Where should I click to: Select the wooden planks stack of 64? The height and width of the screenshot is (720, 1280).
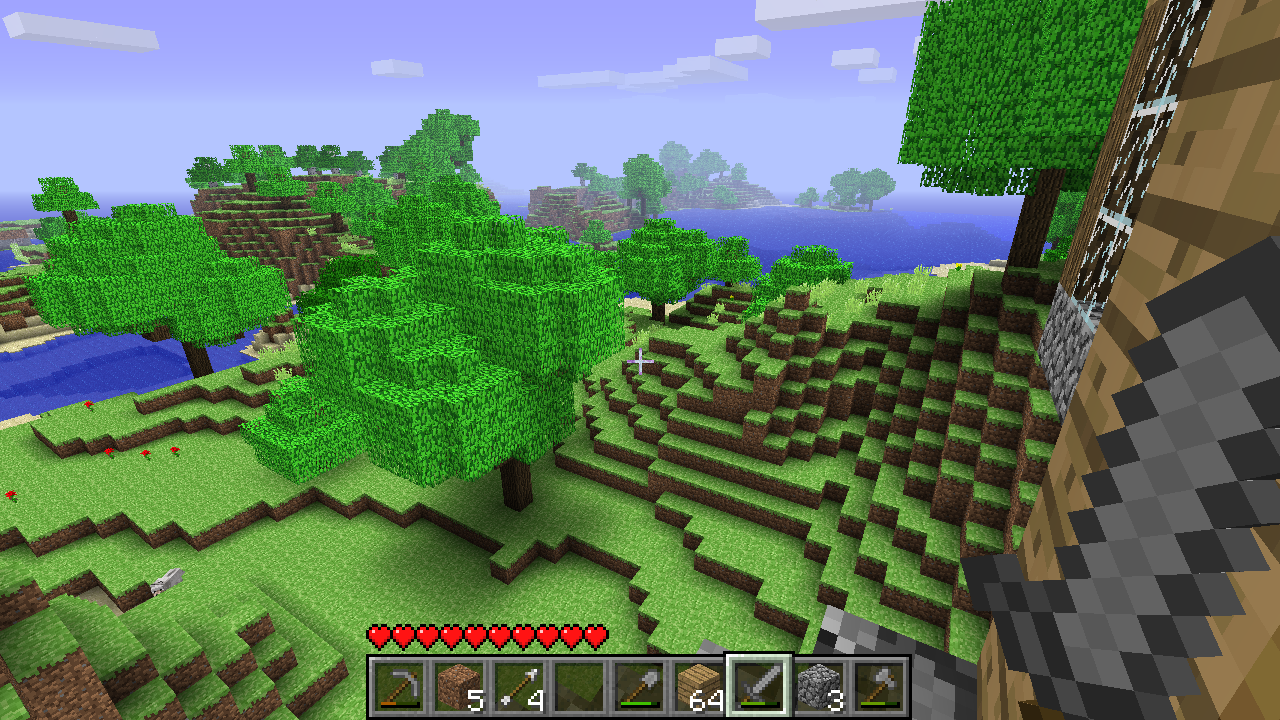click(x=699, y=687)
